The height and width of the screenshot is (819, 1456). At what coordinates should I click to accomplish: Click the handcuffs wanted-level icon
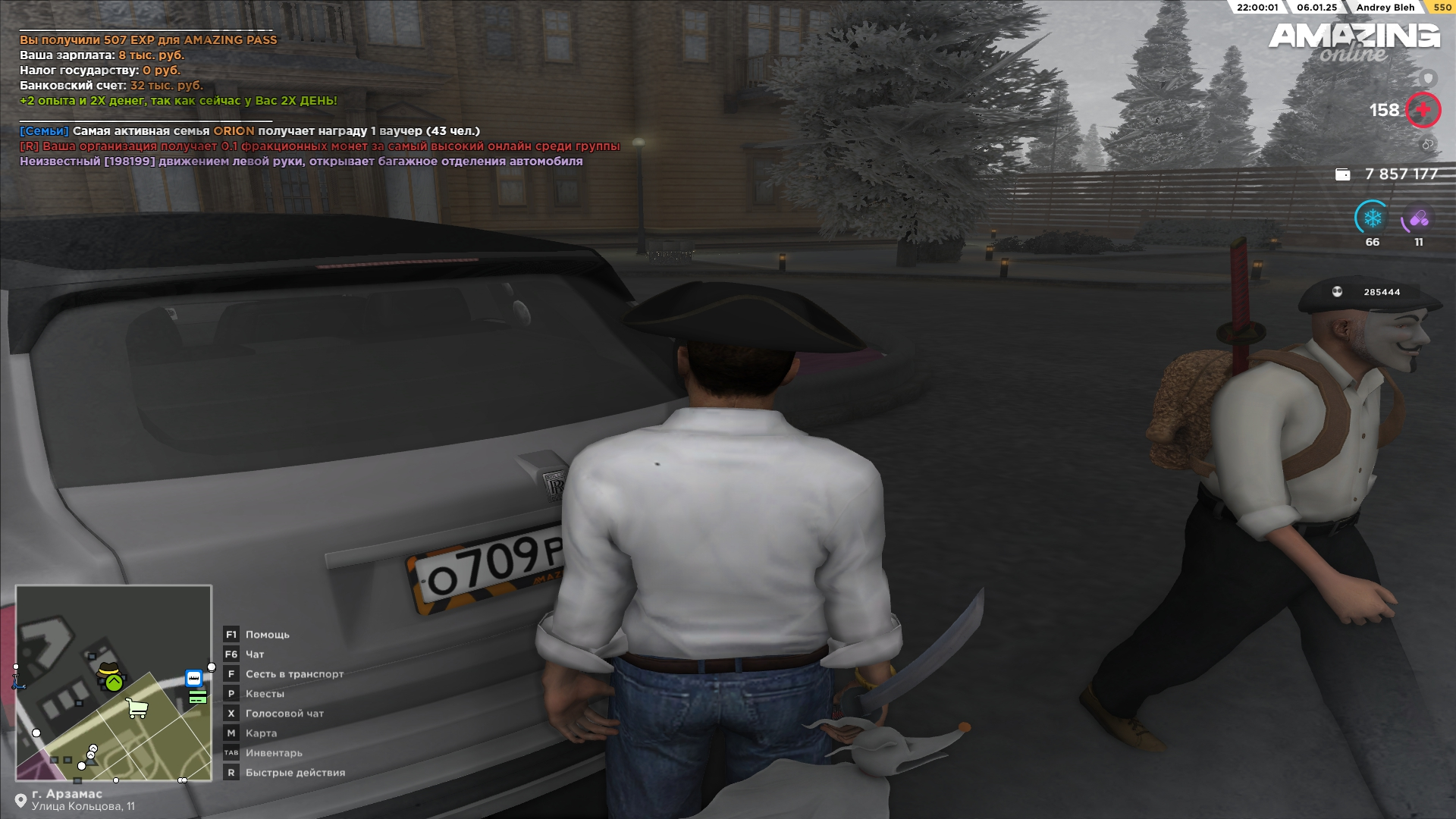(x=1427, y=143)
